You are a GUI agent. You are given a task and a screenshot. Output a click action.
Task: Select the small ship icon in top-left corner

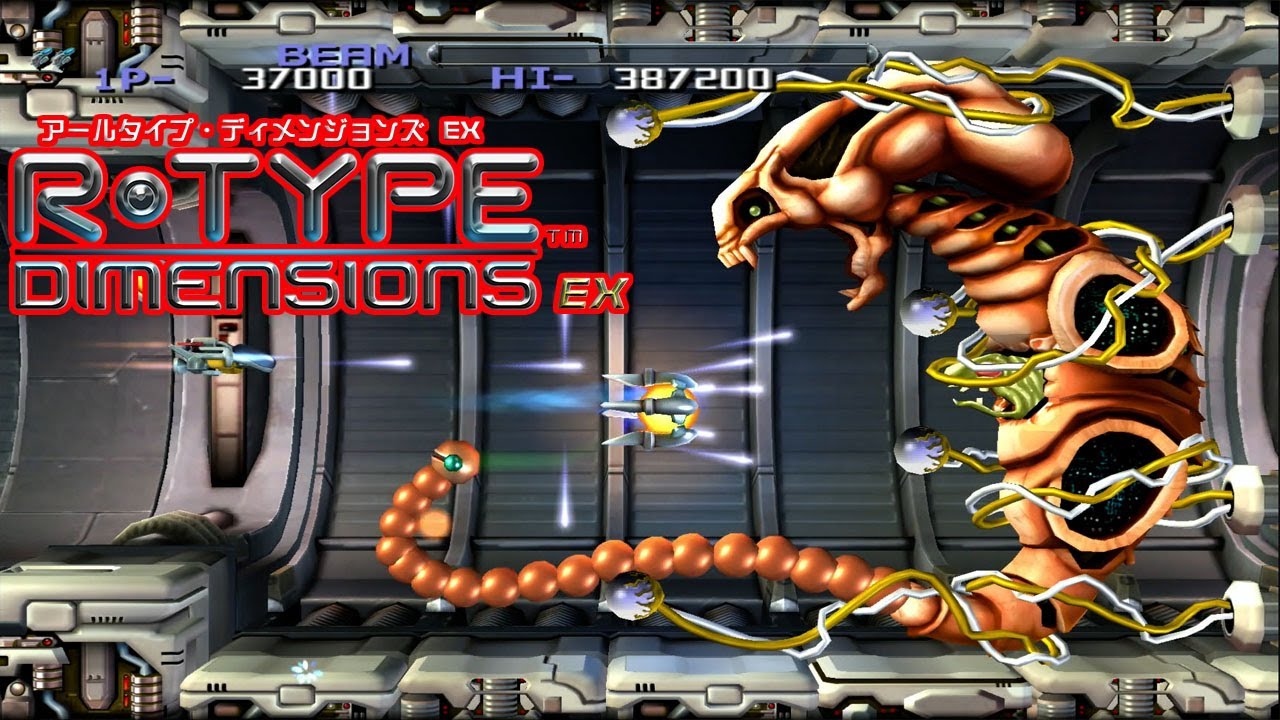[x=55, y=55]
